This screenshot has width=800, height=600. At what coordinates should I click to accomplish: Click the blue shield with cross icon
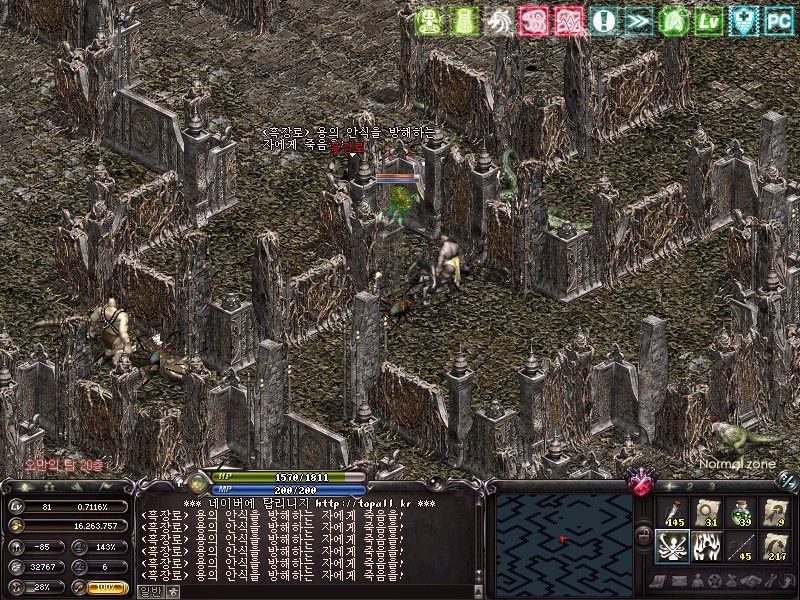tap(744, 20)
